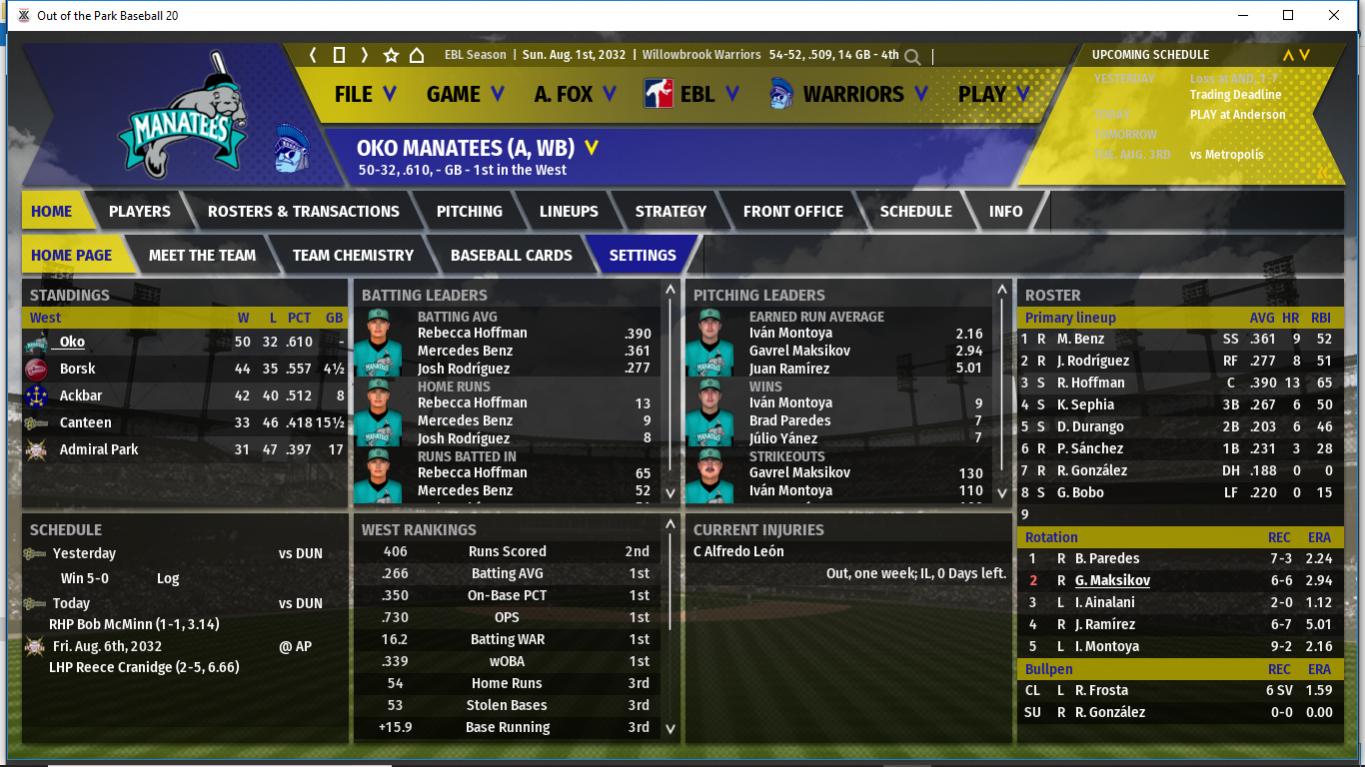The width and height of the screenshot is (1365, 767).
Task: Select Borsk in the West standings
Action: pos(77,369)
